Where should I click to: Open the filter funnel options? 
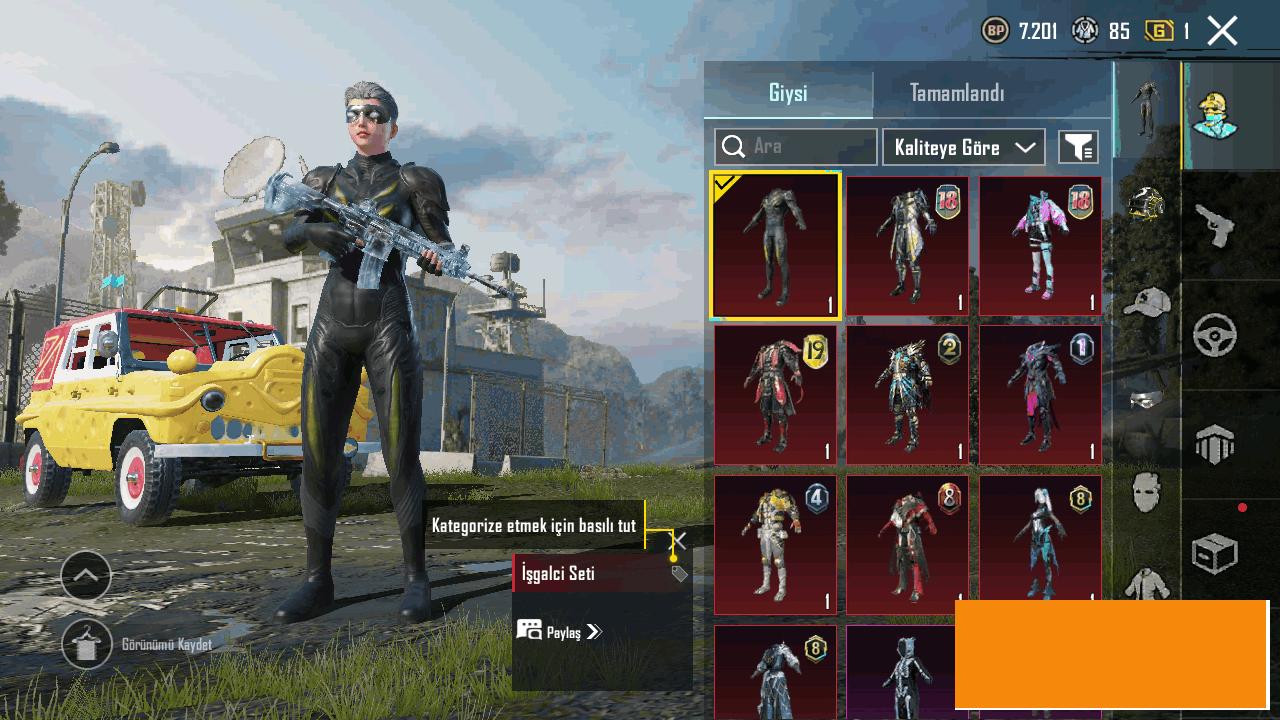1078,147
